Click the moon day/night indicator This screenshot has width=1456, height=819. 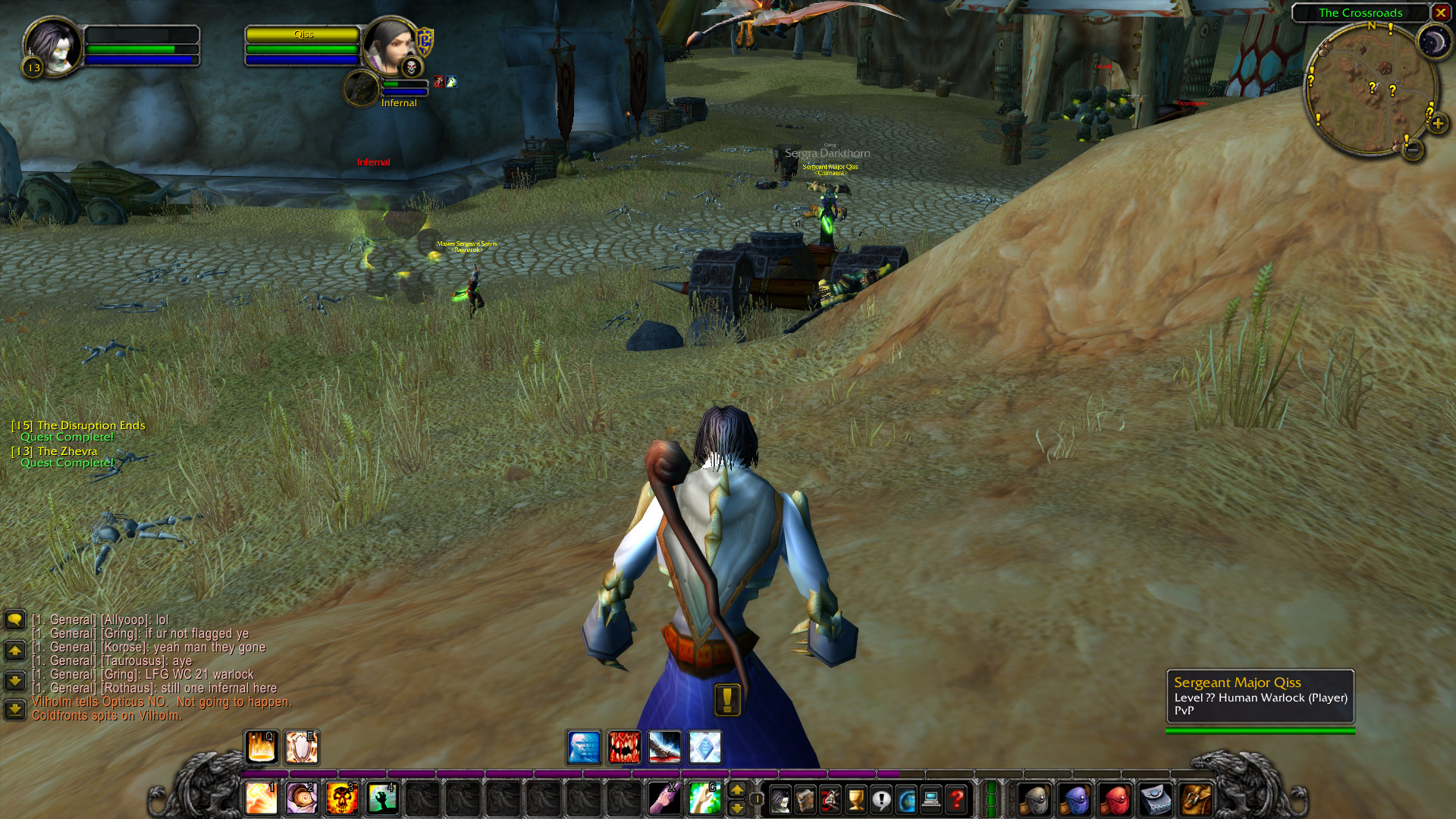[1433, 42]
